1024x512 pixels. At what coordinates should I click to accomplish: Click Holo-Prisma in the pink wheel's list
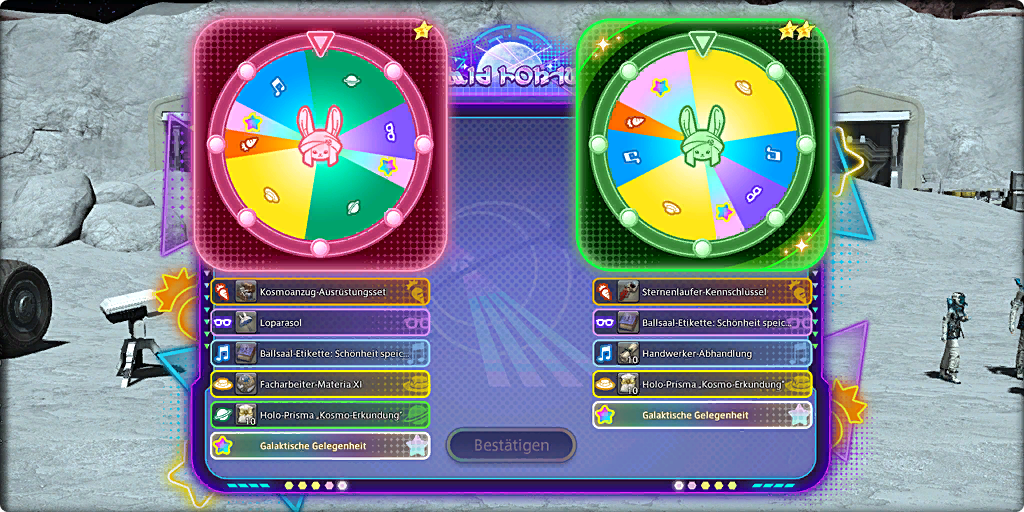[x=320, y=416]
